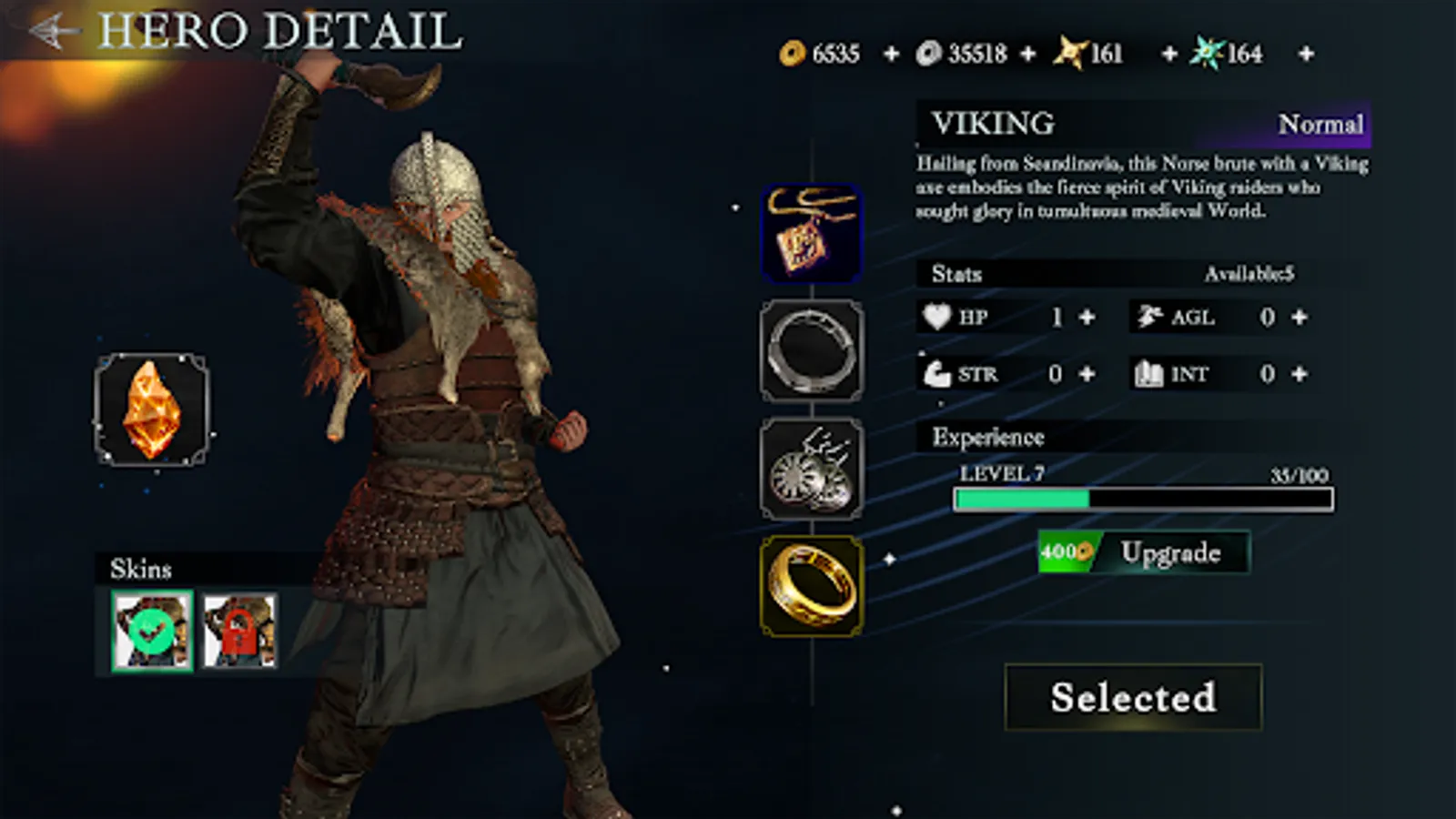Open the amulet equipment slot
This screenshot has width=1456, height=819.
click(812, 230)
